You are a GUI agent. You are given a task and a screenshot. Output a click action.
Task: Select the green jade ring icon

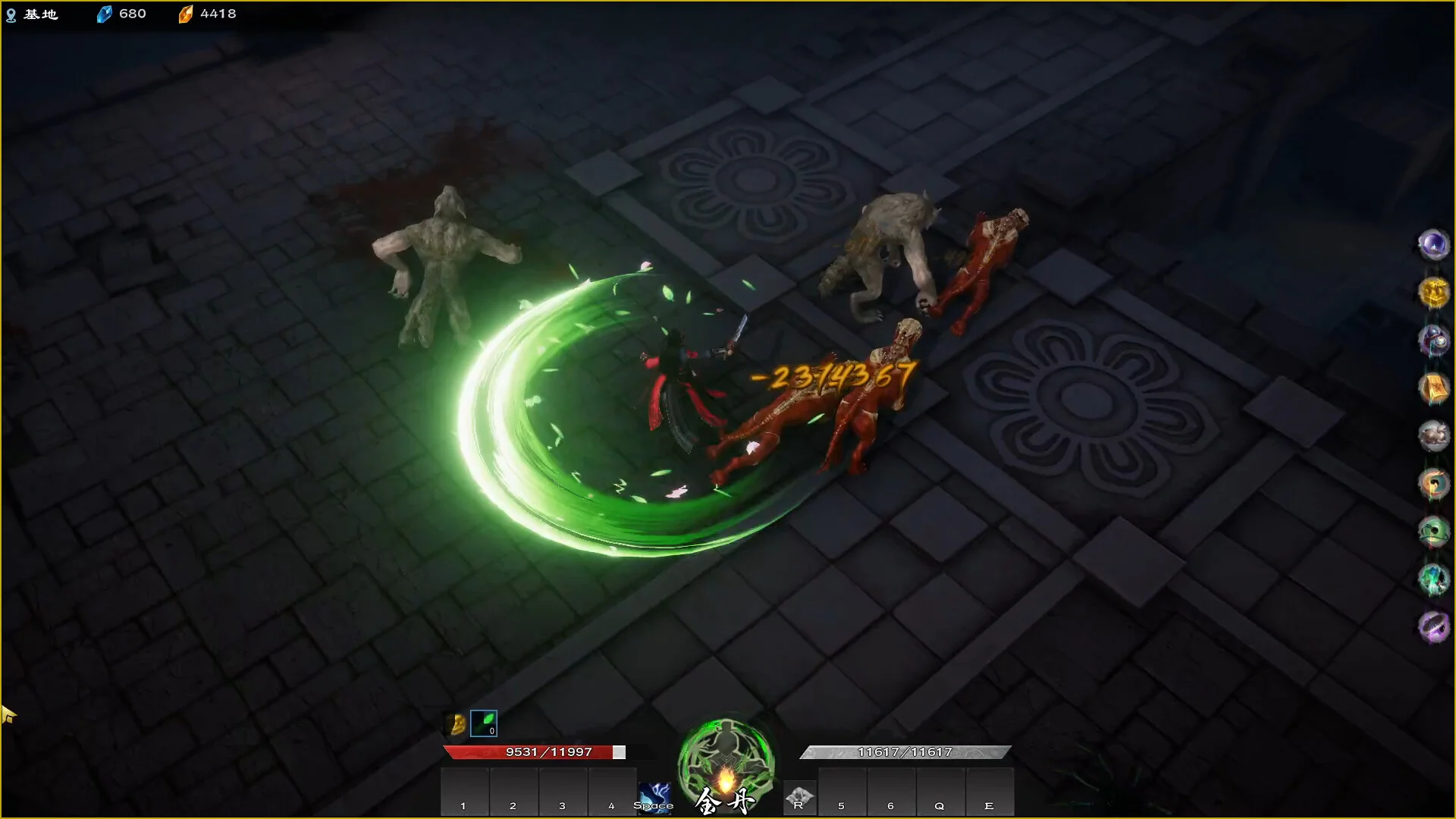click(x=1433, y=532)
